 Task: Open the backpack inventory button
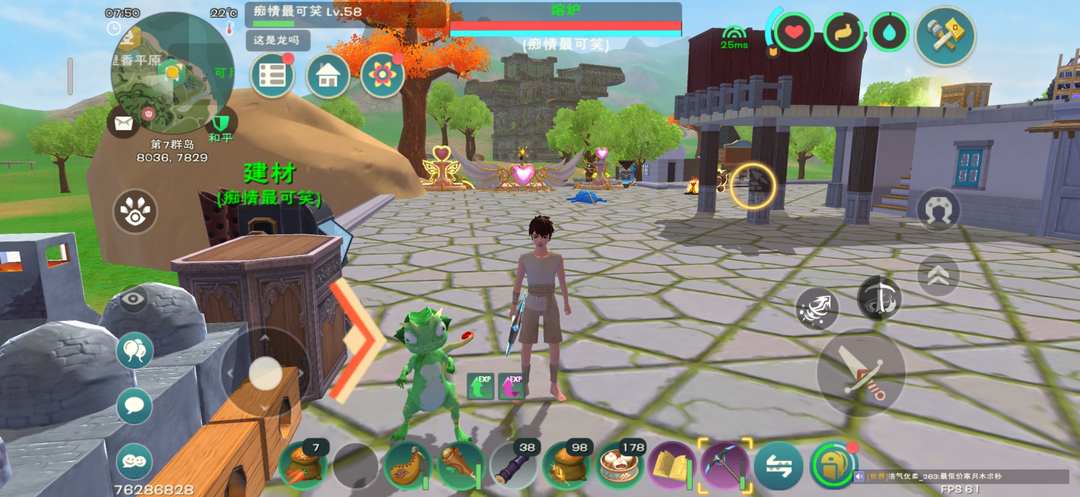[832, 465]
